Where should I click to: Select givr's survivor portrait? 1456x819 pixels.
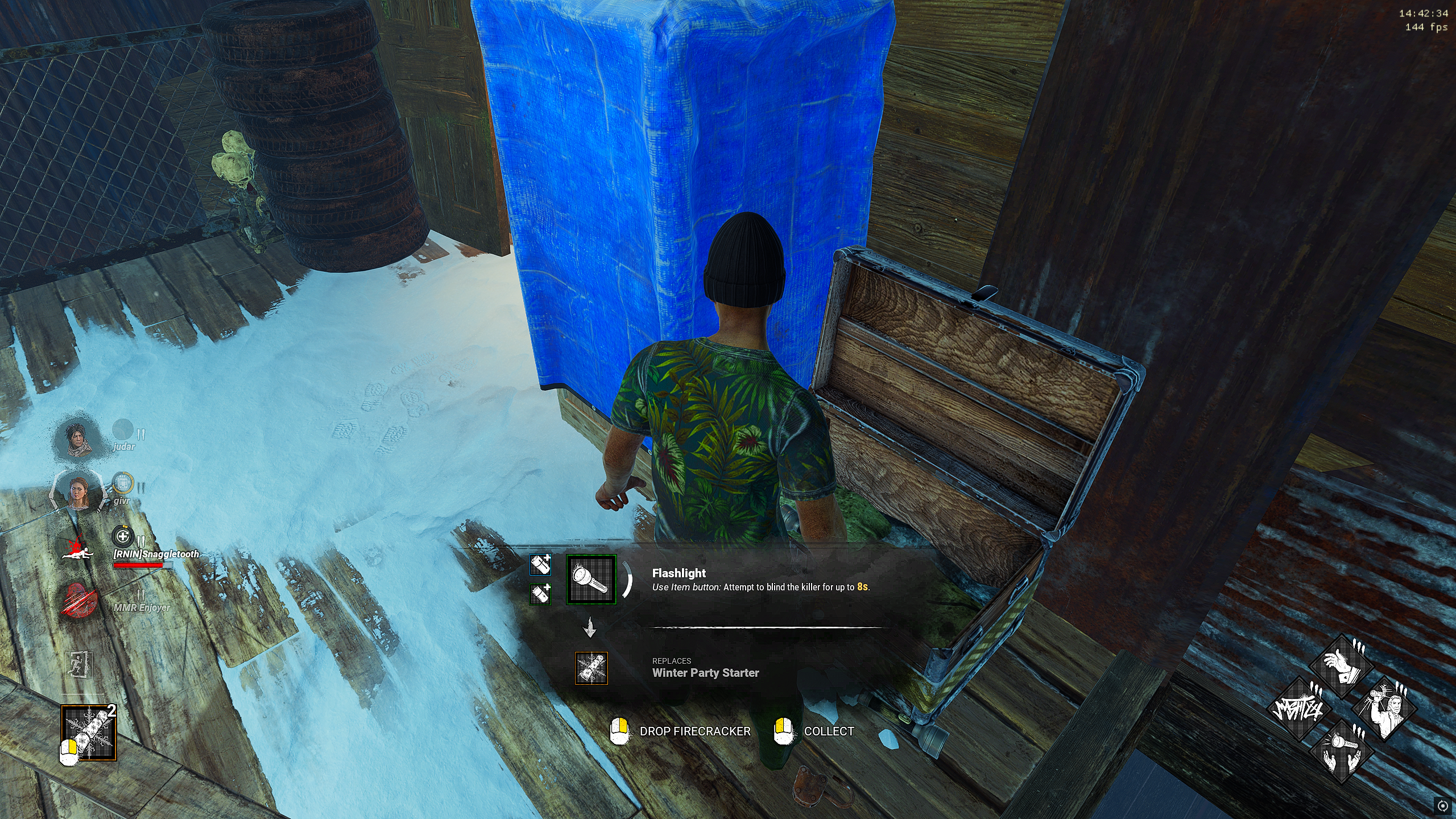[x=79, y=492]
